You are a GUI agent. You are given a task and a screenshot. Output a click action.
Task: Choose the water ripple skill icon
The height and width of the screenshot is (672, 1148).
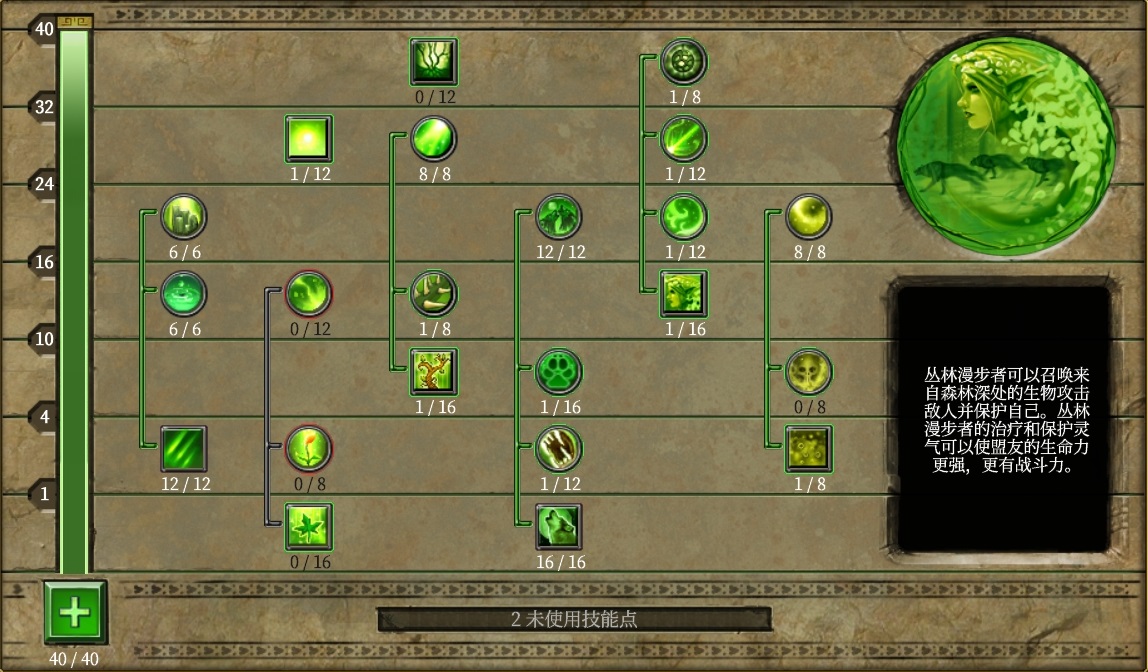(184, 294)
